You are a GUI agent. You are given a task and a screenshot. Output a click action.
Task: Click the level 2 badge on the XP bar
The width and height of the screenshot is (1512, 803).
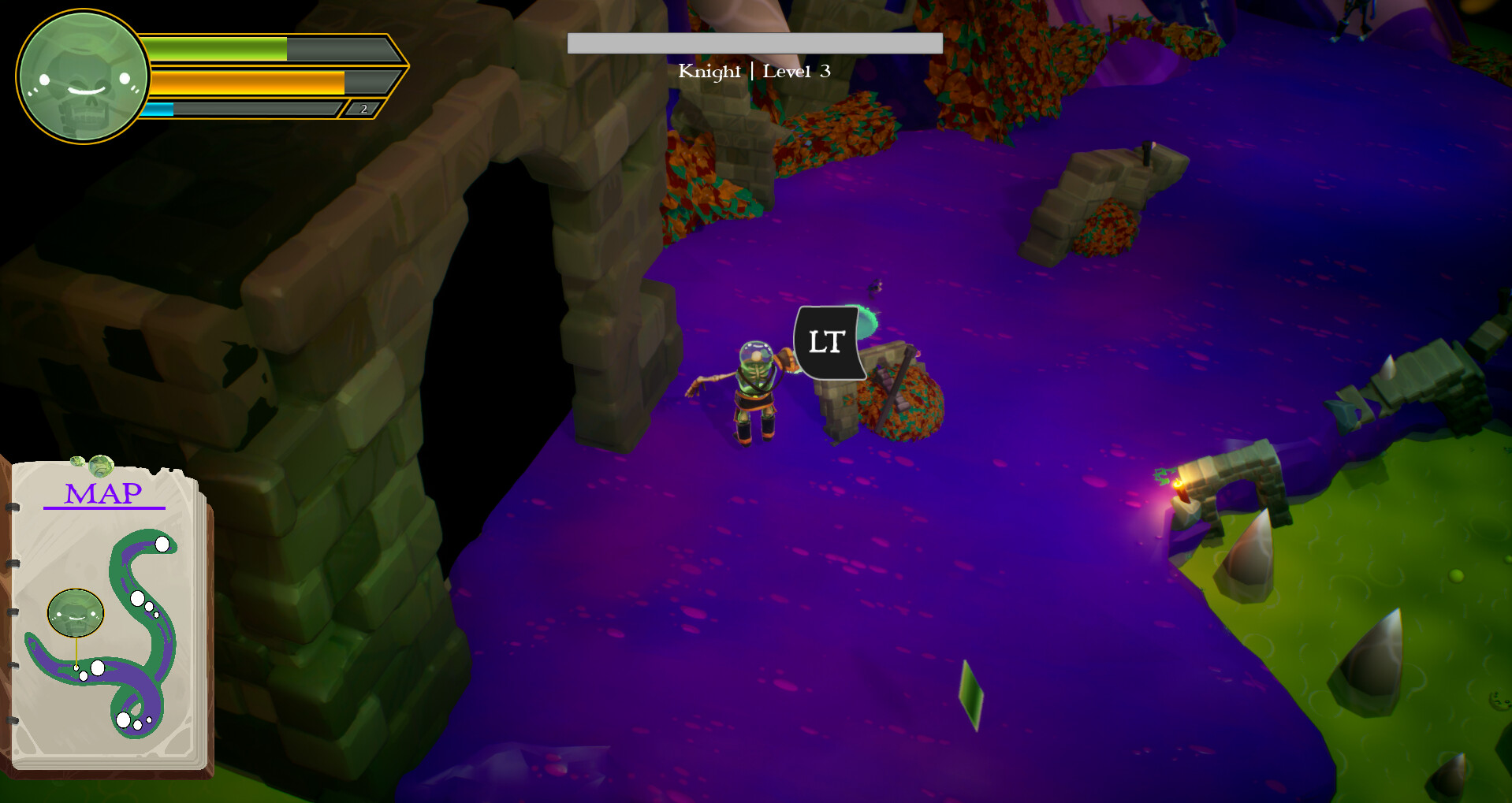(363, 110)
